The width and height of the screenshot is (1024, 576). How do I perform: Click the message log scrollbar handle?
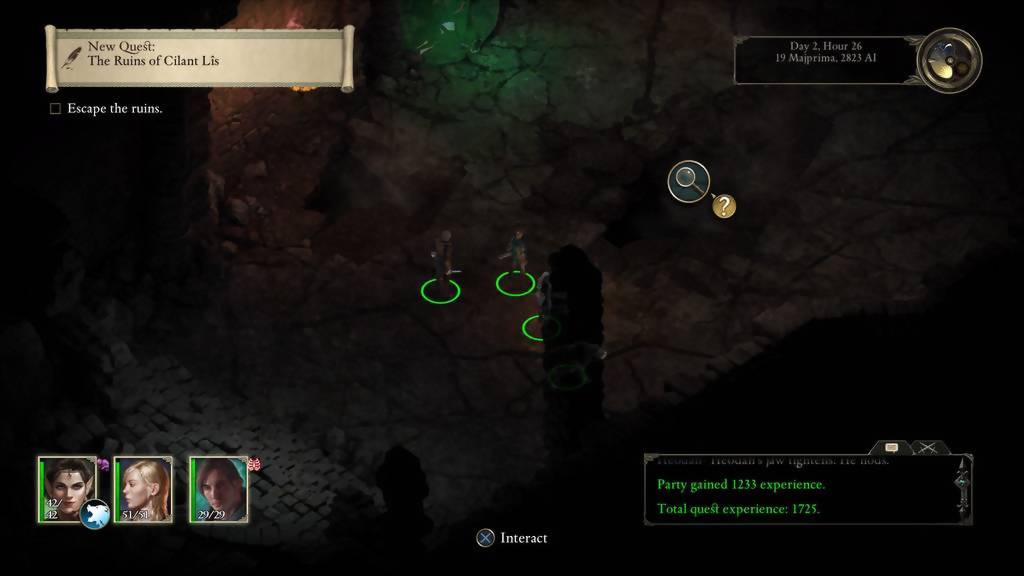click(962, 482)
